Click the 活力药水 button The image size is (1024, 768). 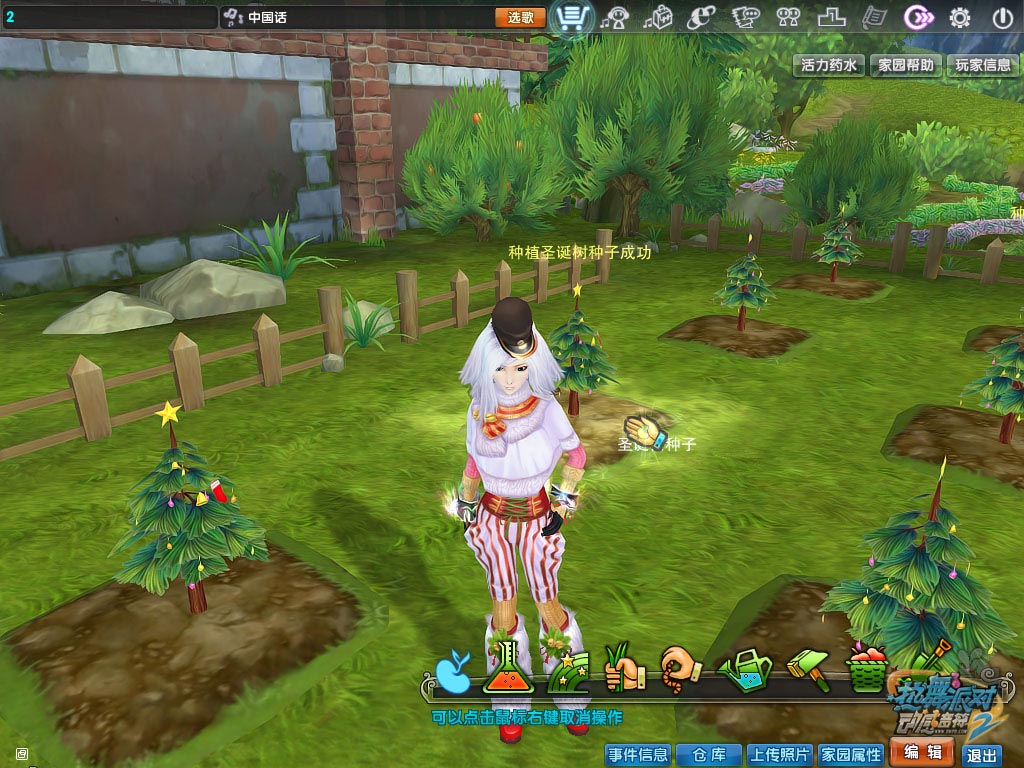click(x=829, y=65)
